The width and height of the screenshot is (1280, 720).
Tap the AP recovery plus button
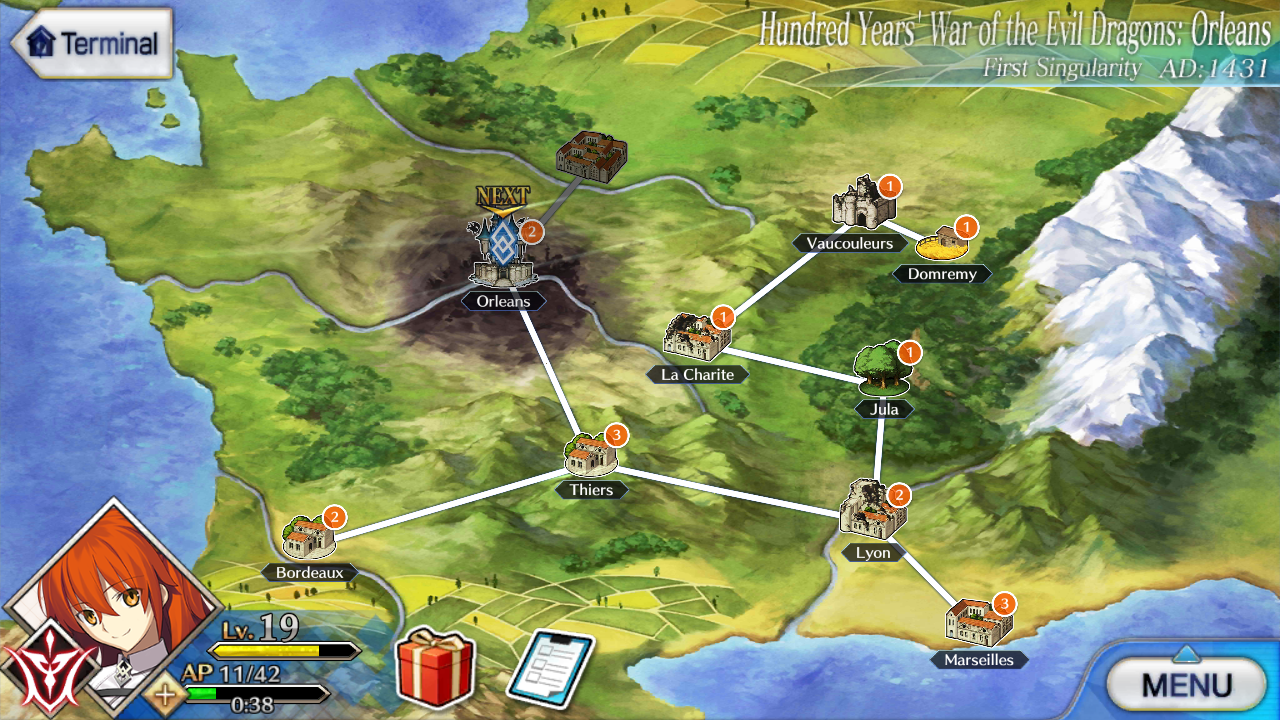163,693
